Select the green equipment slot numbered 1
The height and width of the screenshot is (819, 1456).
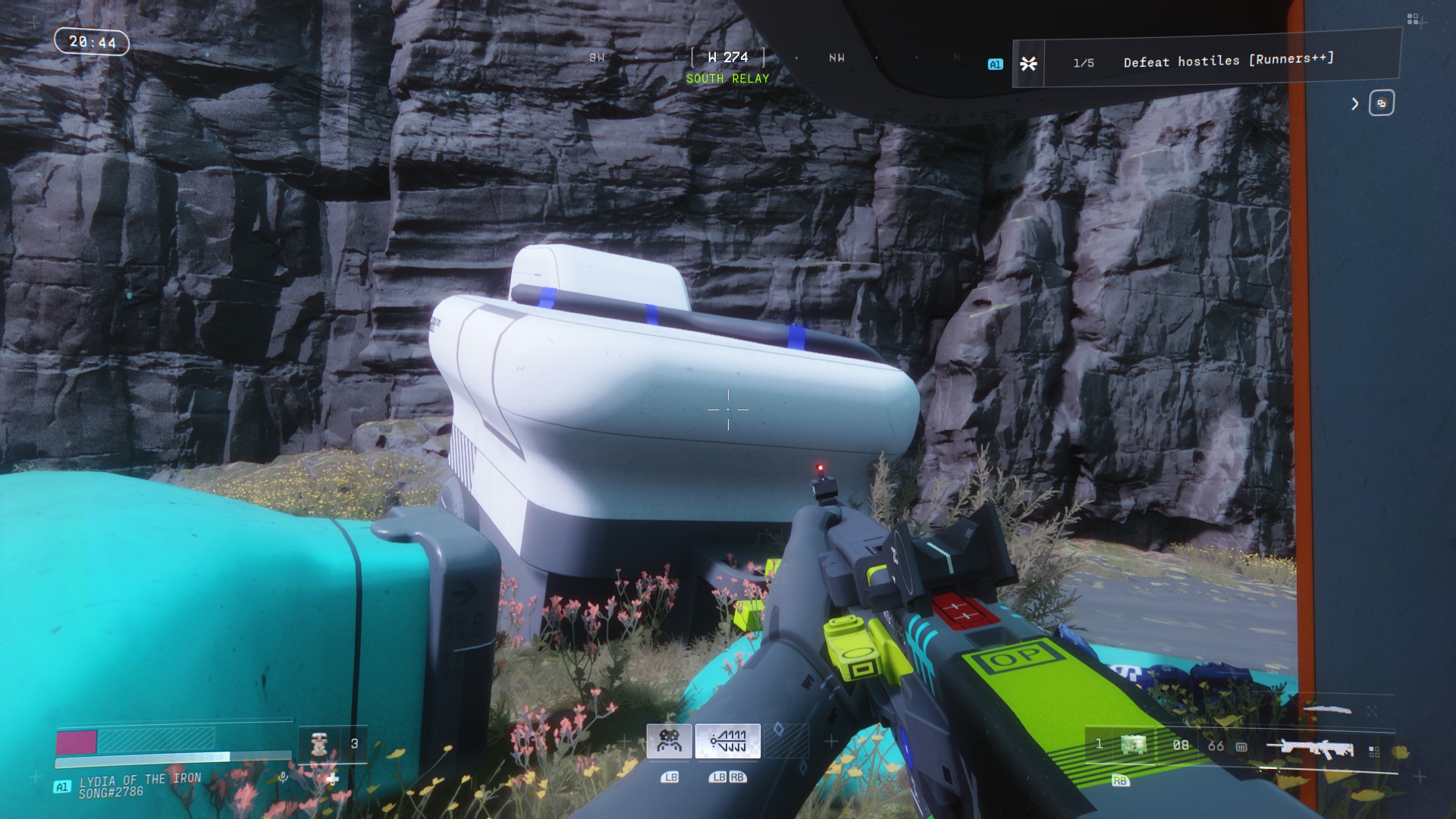(x=1134, y=745)
